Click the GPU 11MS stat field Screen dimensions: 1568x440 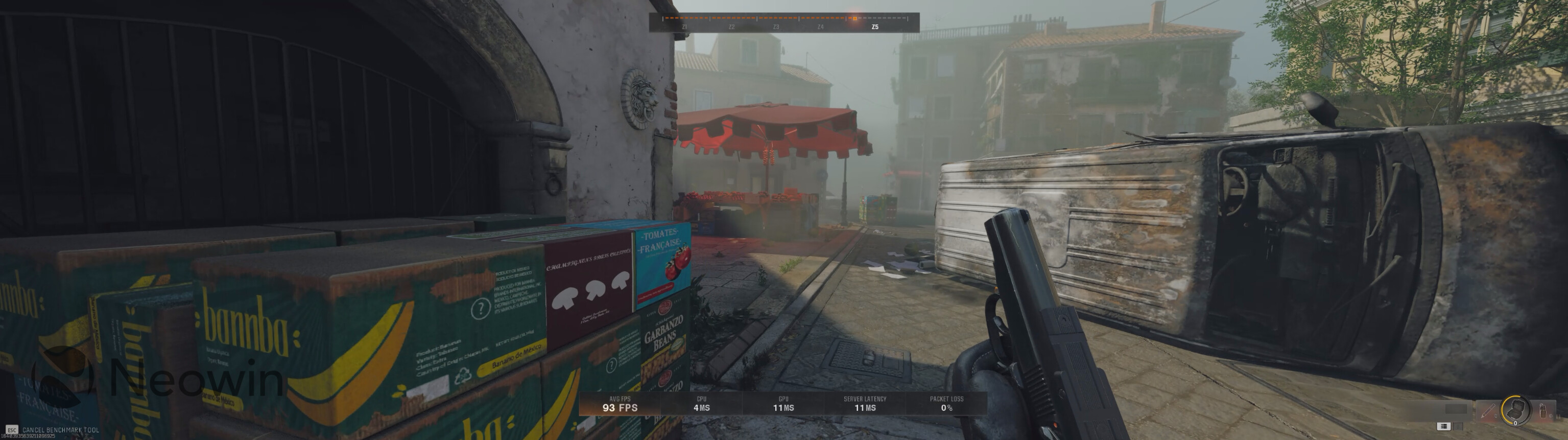(784, 404)
